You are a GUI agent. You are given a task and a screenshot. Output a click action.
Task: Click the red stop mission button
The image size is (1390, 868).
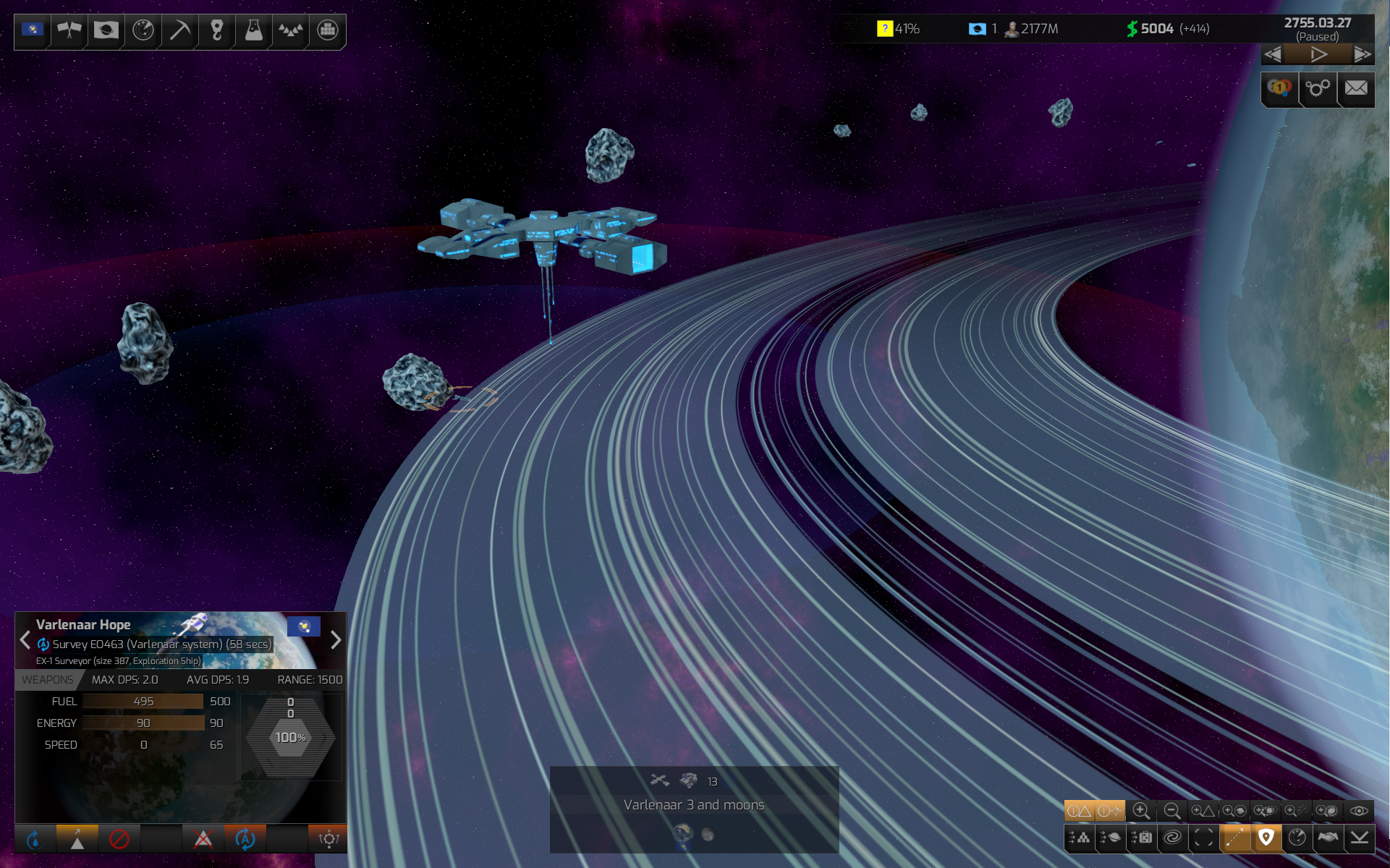click(119, 839)
